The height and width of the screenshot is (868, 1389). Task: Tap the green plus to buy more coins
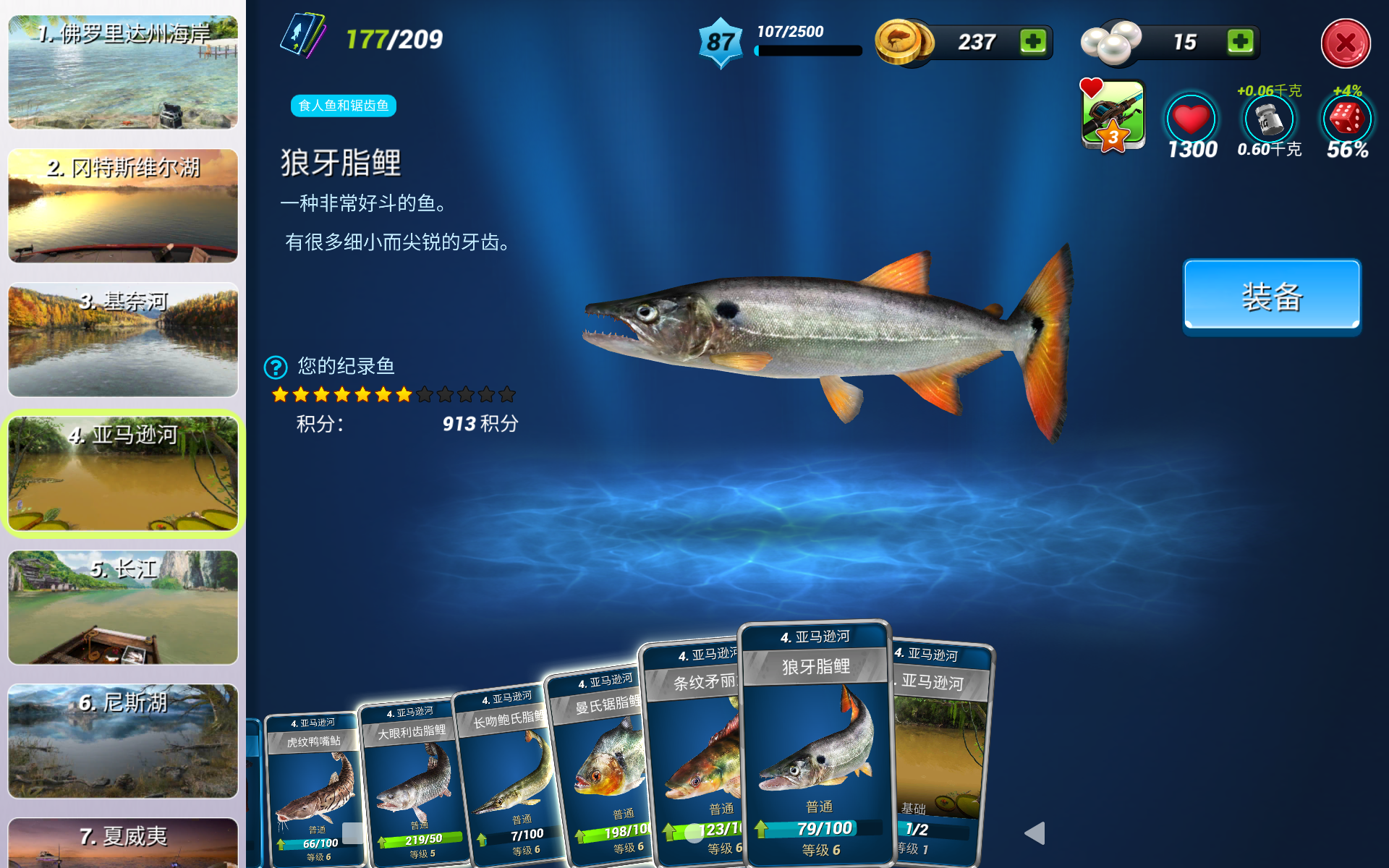point(1035,42)
